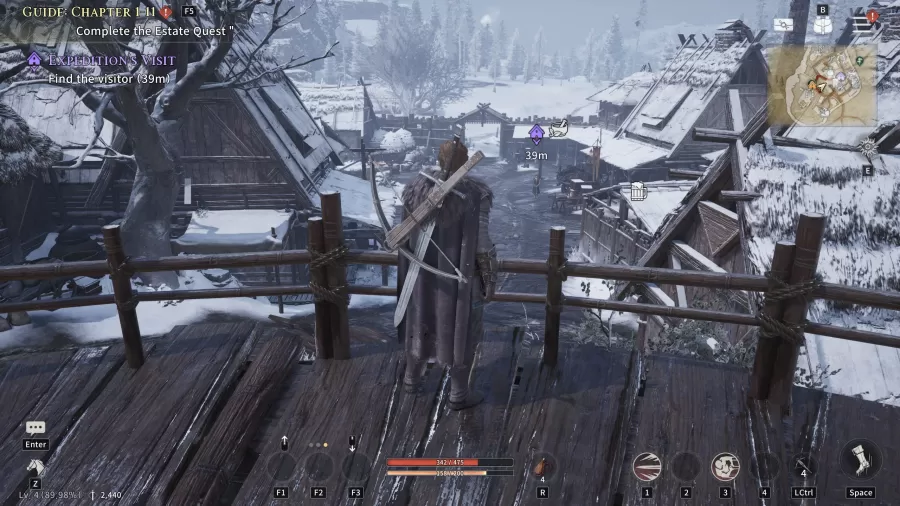Image resolution: width=900 pixels, height=506 pixels.
Task: Open the chat speech bubble icon
Action: click(x=36, y=428)
